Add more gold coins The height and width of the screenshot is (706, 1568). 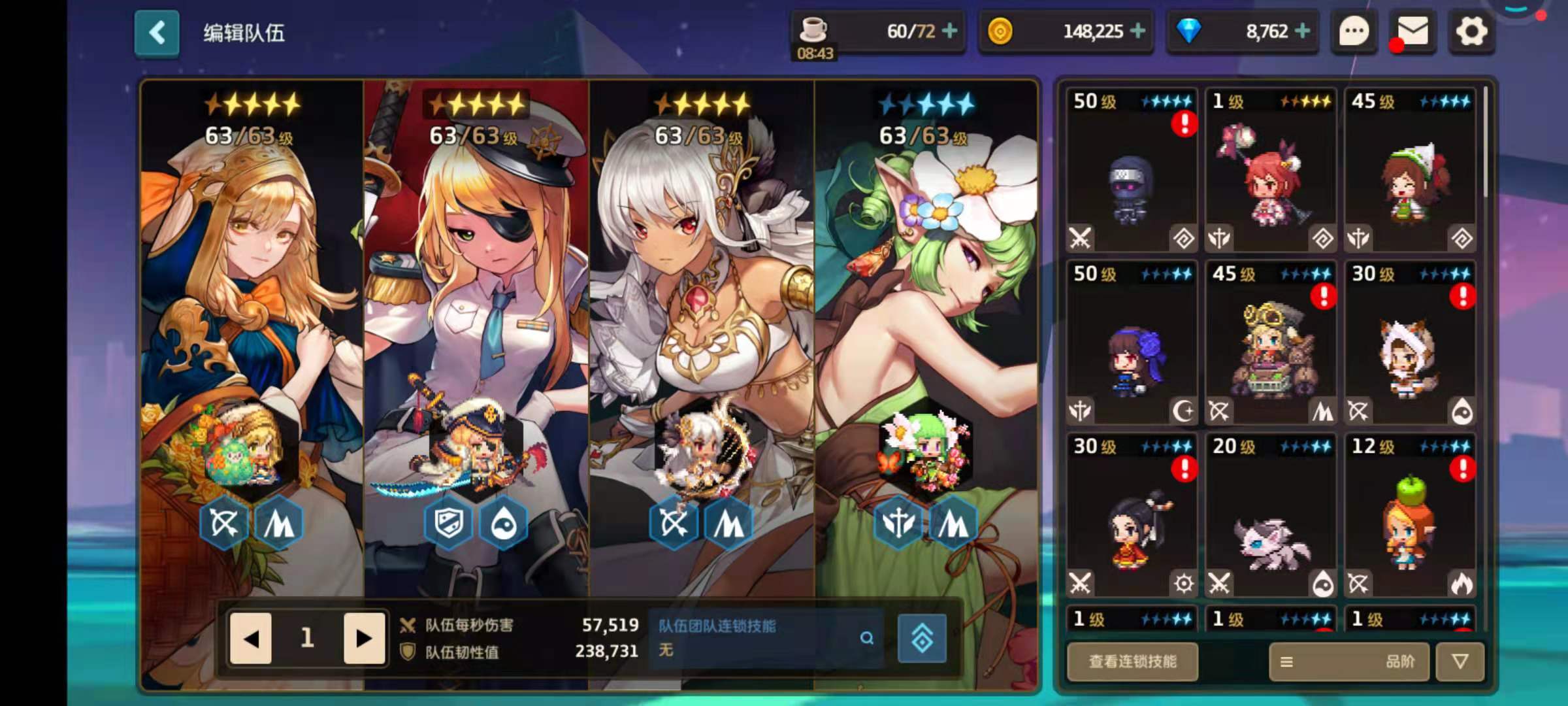pyautogui.click(x=1137, y=31)
